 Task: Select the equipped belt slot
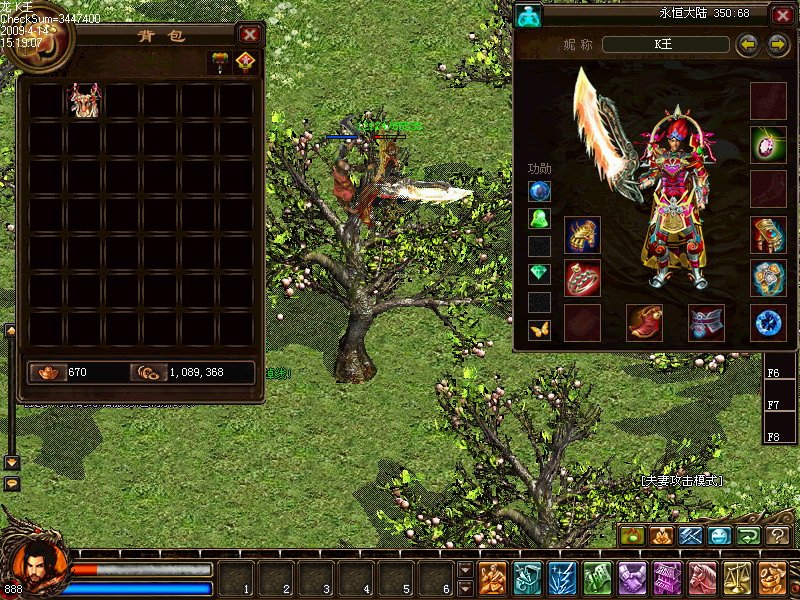pyautogui.click(x=706, y=322)
